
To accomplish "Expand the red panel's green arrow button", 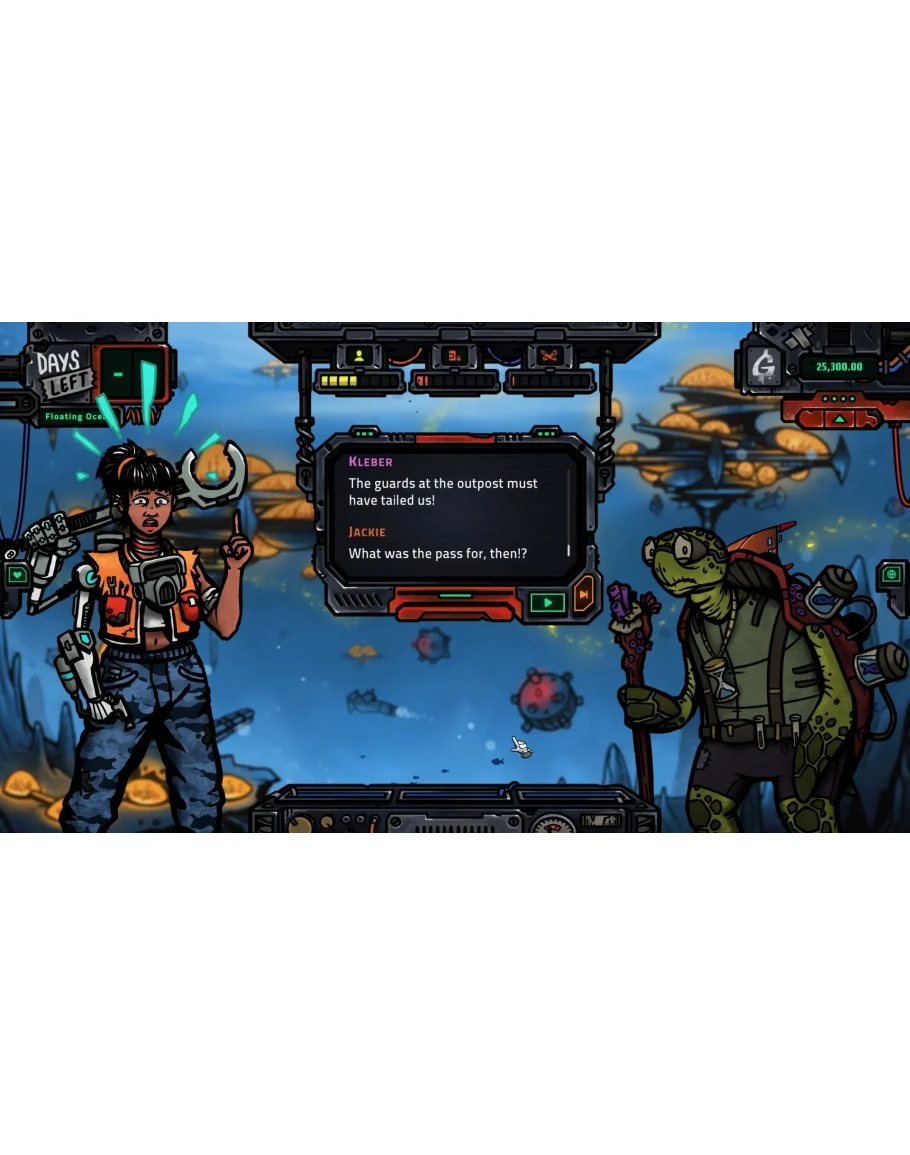I will [838, 418].
